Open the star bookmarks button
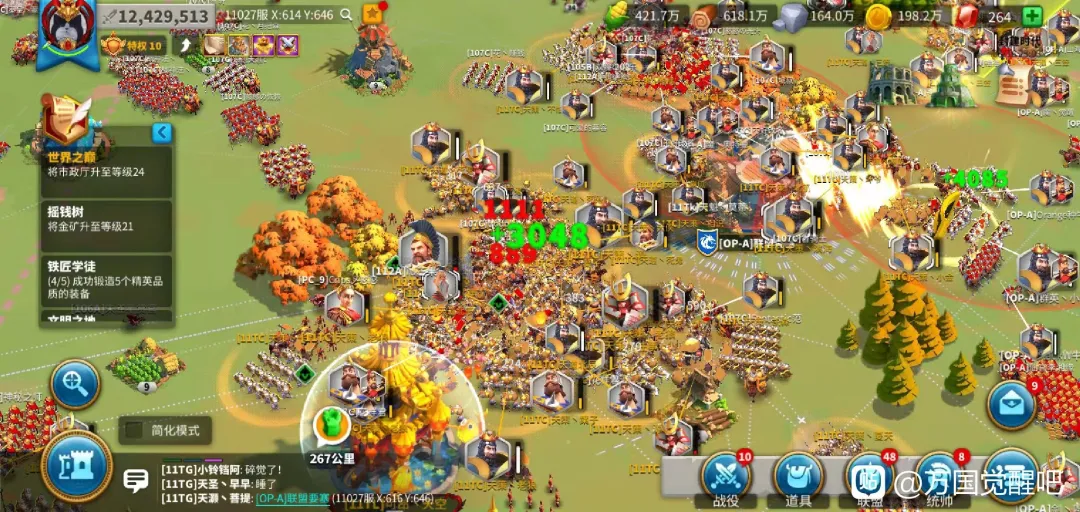The width and height of the screenshot is (1080, 512). (373, 14)
